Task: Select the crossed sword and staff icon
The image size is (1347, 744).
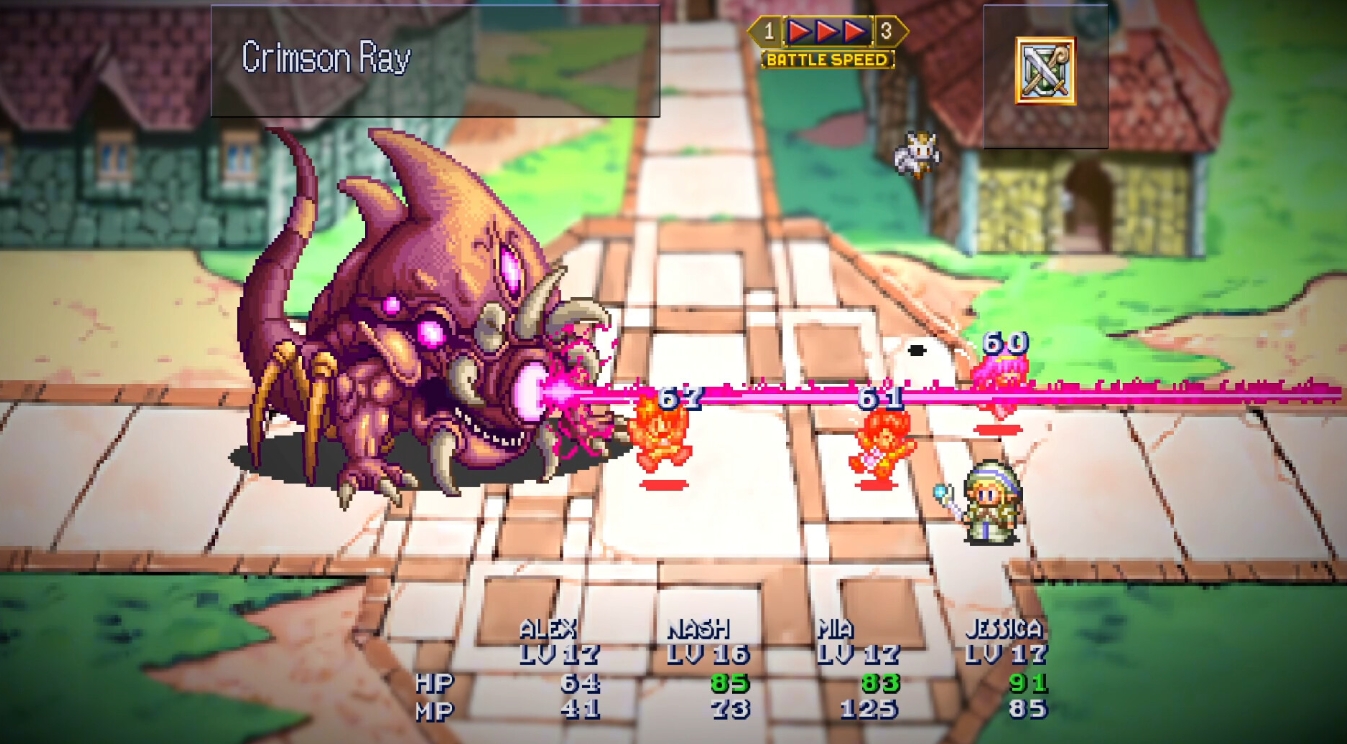Action: pyautogui.click(x=1045, y=70)
